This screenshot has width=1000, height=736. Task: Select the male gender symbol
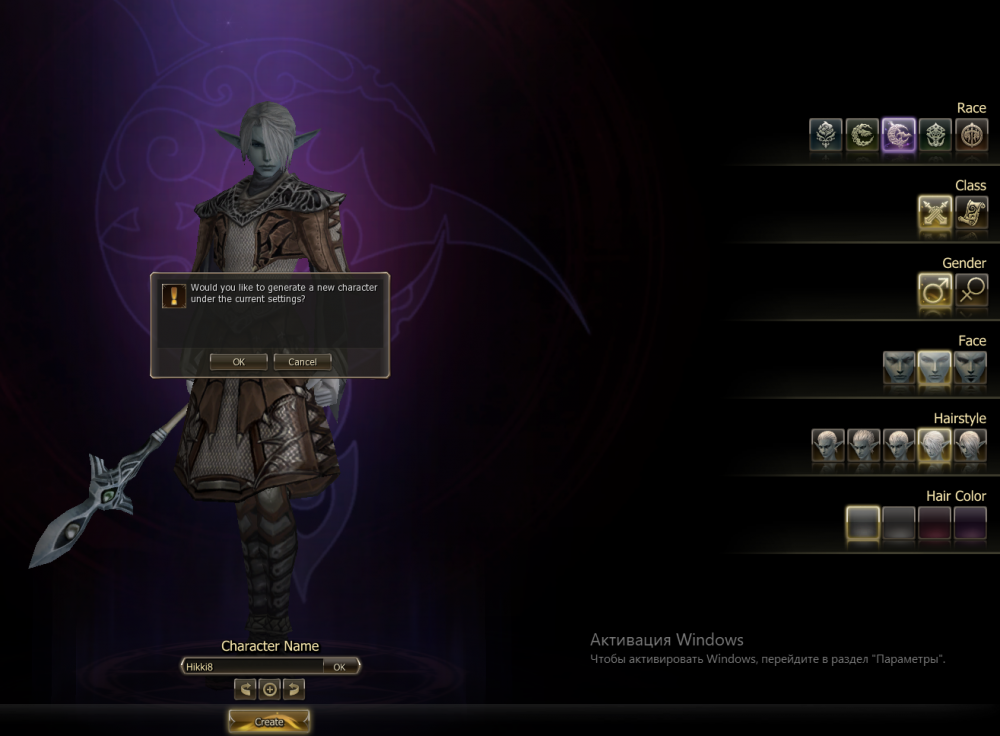pyautogui.click(x=935, y=290)
